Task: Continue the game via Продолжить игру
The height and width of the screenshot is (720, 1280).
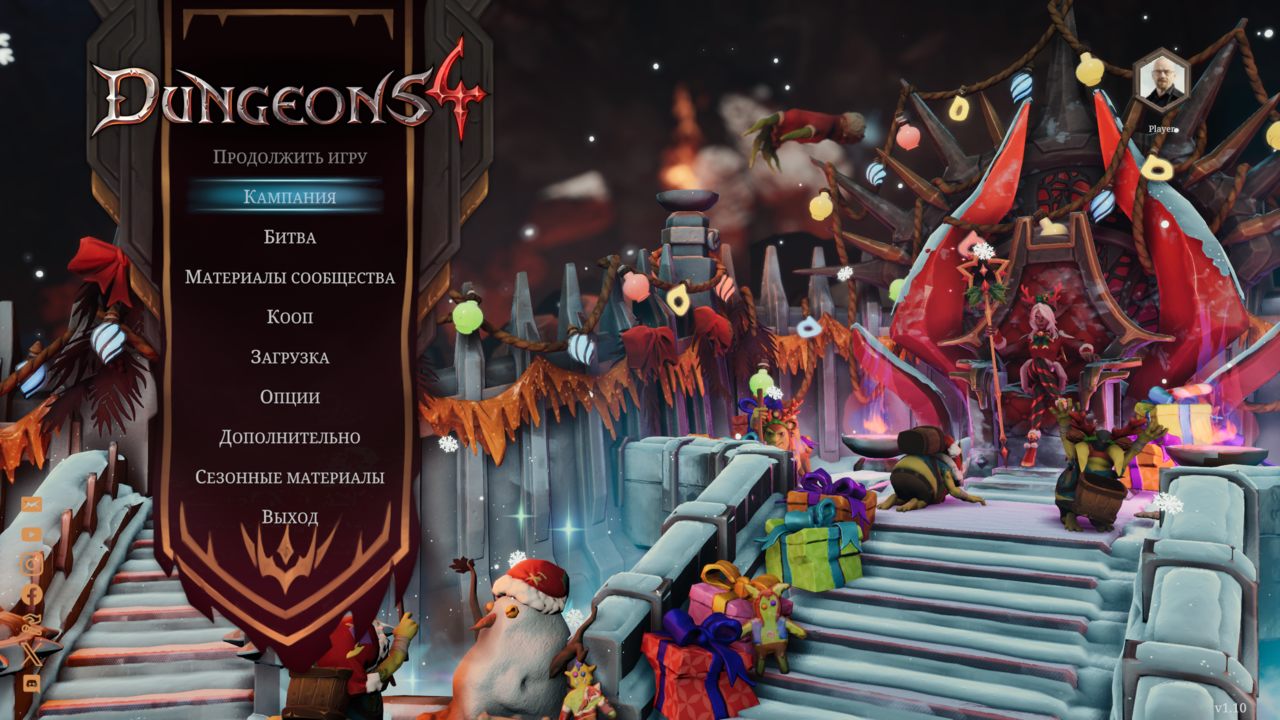Action: pyautogui.click(x=290, y=157)
